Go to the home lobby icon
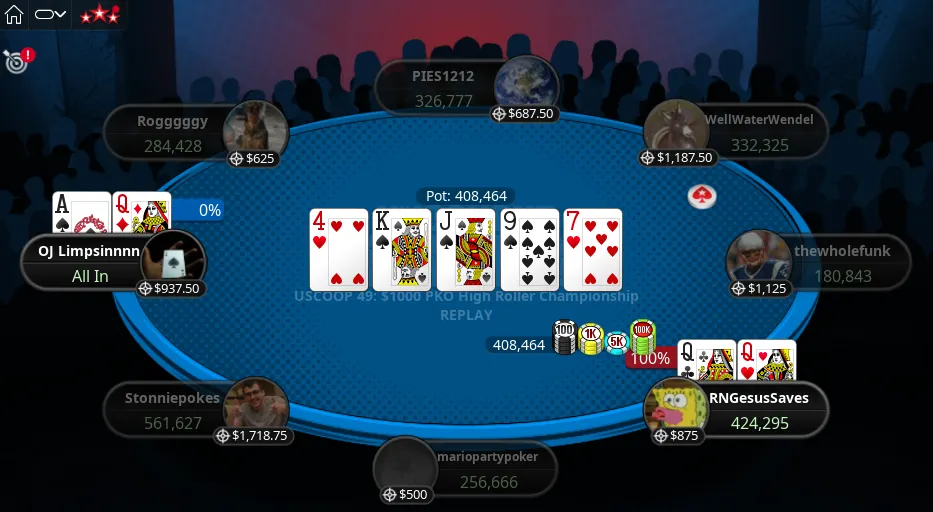The width and height of the screenshot is (933, 512). pyautogui.click(x=14, y=15)
